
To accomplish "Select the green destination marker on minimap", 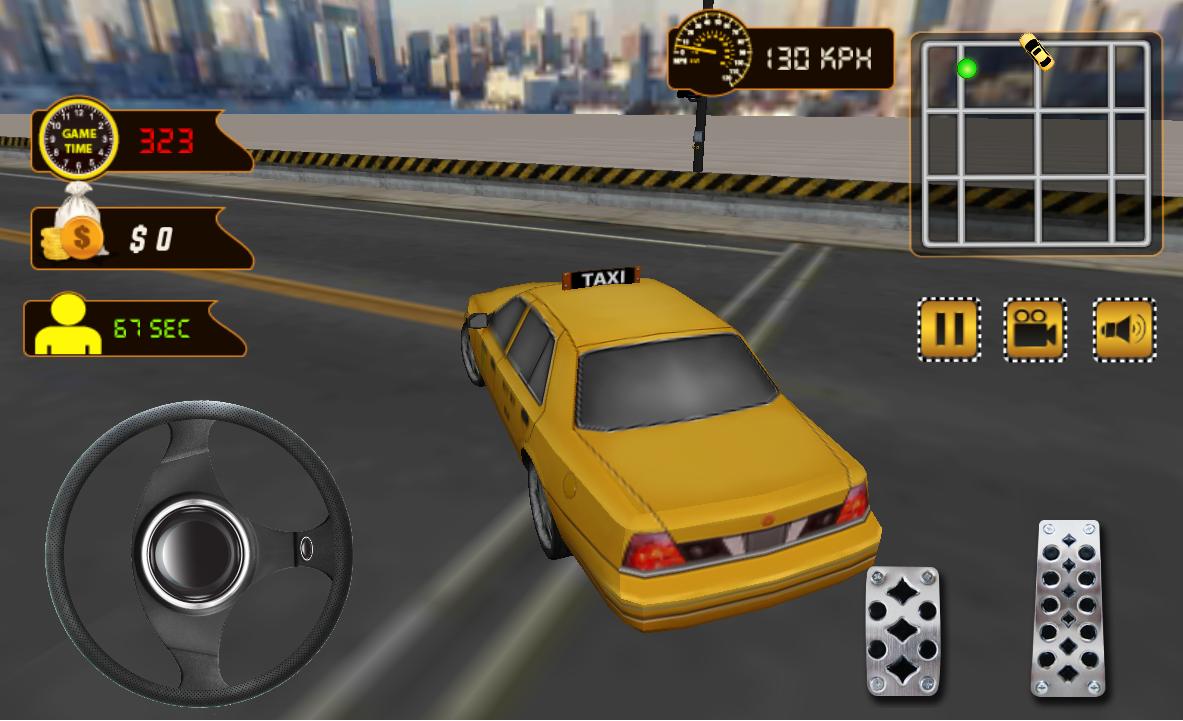I will coord(966,68).
